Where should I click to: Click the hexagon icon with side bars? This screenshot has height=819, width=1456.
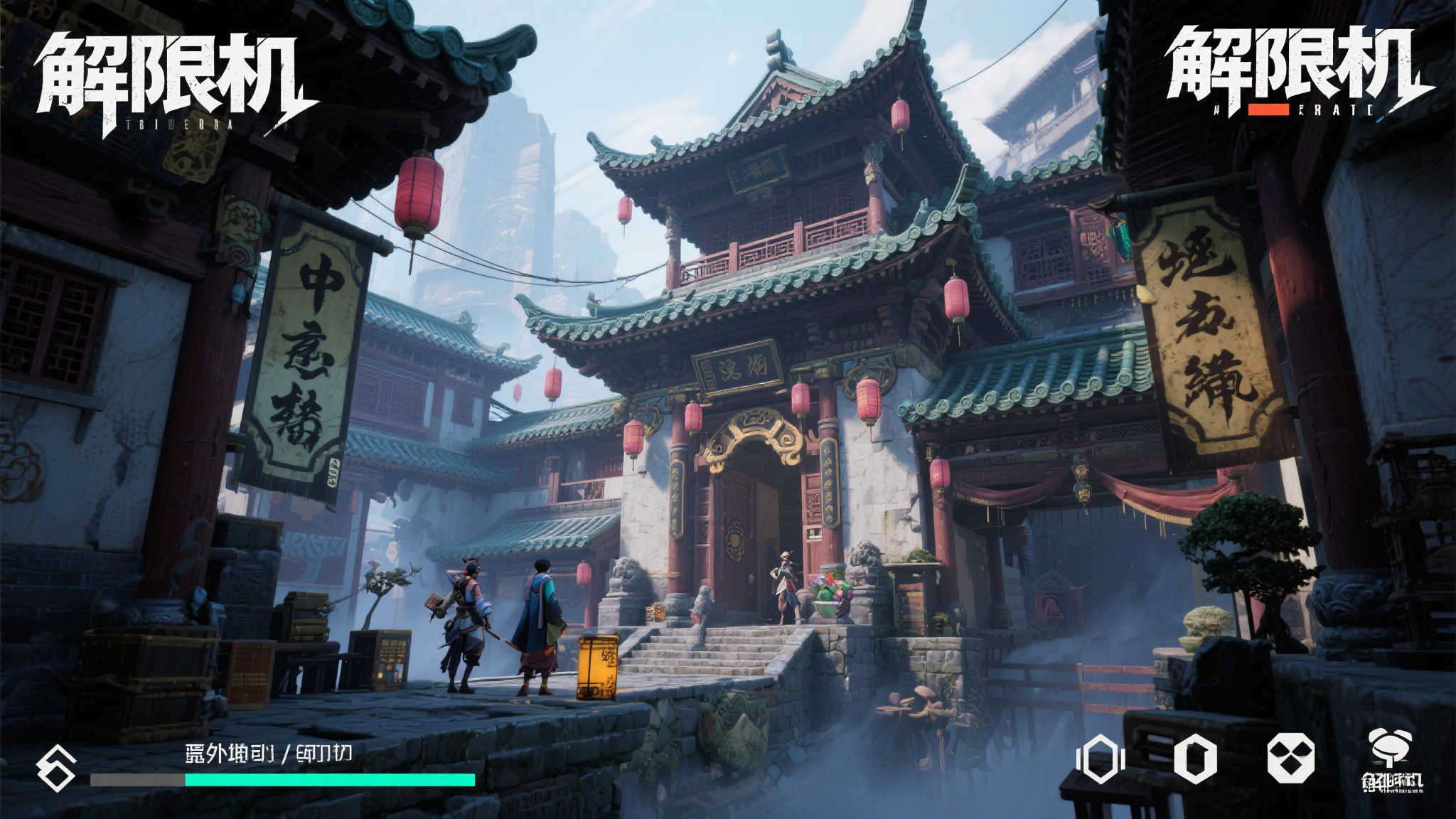click(1100, 759)
